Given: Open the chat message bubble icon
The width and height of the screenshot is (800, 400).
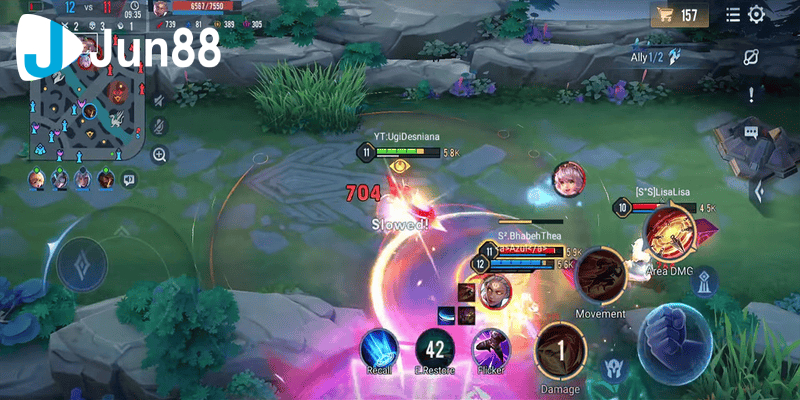Looking at the screenshot, I should (x=751, y=132).
